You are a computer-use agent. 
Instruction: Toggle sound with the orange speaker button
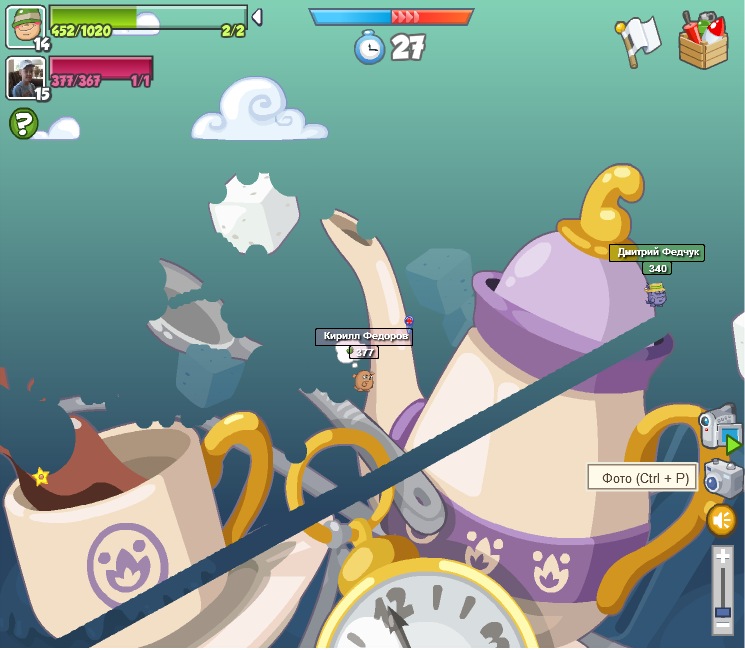click(x=721, y=520)
